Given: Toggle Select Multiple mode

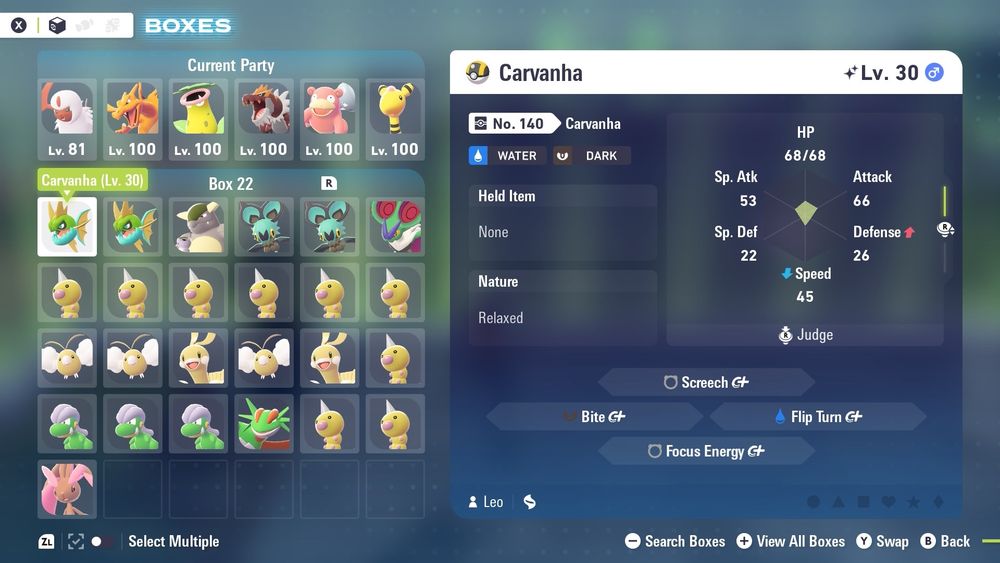Looking at the screenshot, I should pyautogui.click(x=101, y=541).
